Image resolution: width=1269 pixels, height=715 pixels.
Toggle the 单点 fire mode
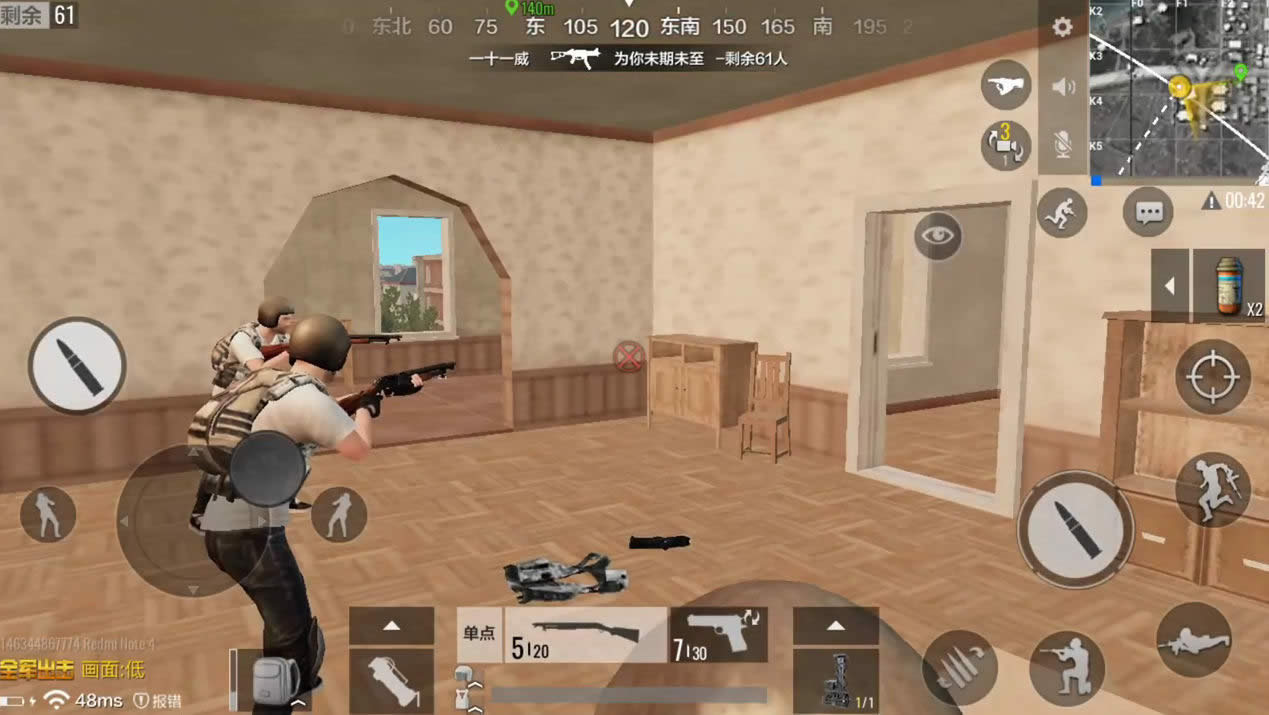point(479,634)
